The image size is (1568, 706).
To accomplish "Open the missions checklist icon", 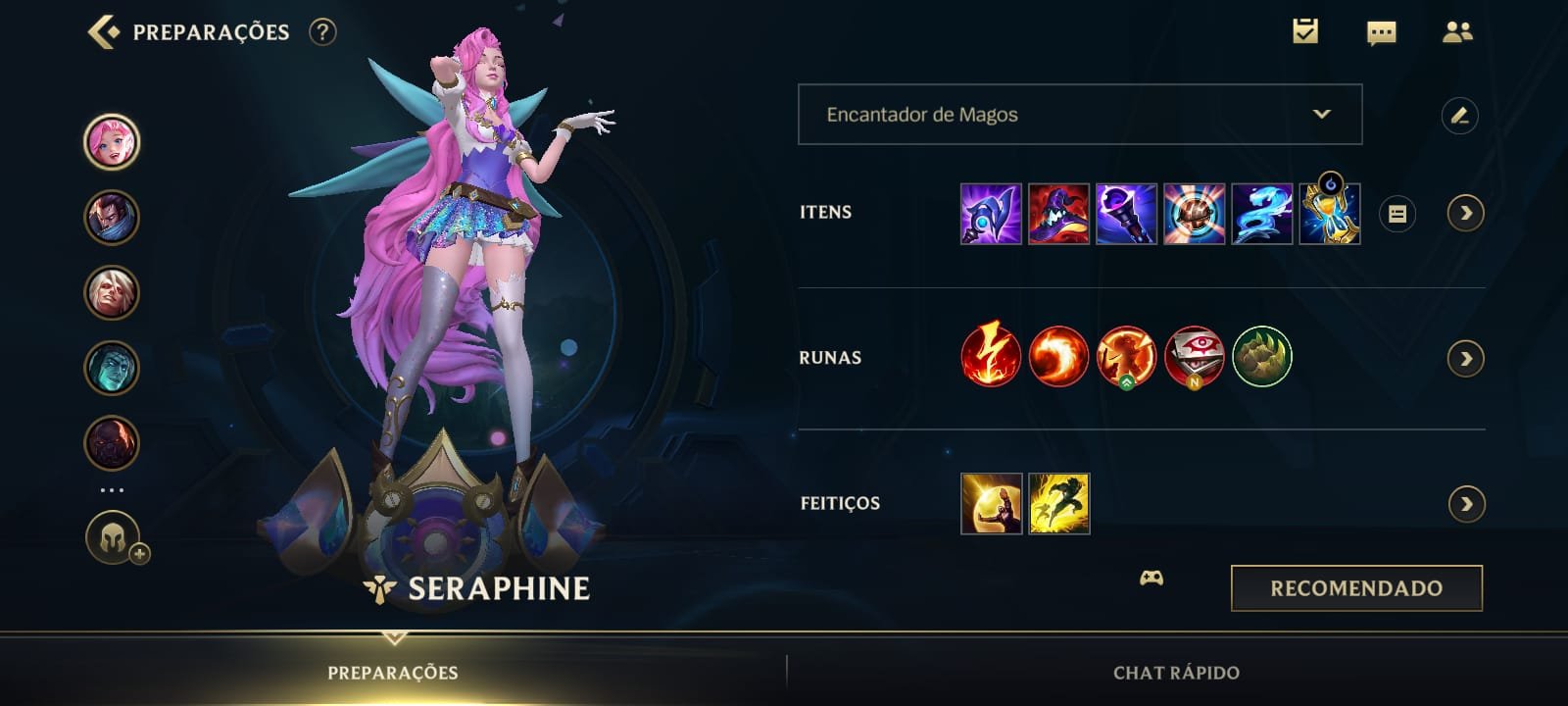I will (x=1303, y=30).
